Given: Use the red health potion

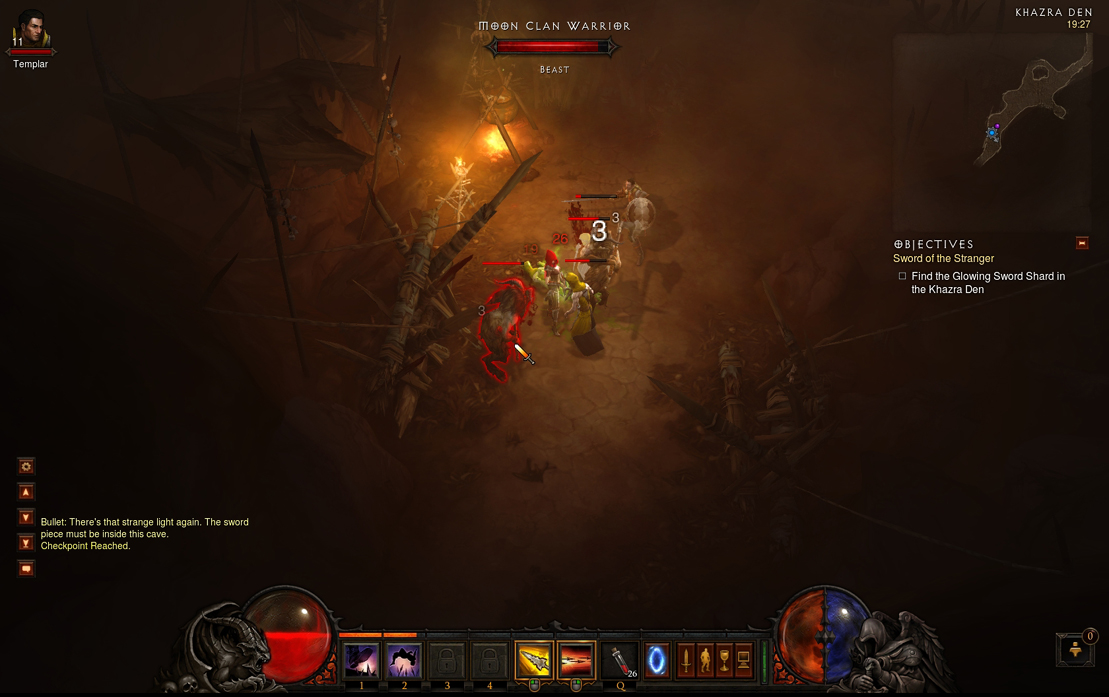Looking at the screenshot, I should pyautogui.click(x=620, y=661).
